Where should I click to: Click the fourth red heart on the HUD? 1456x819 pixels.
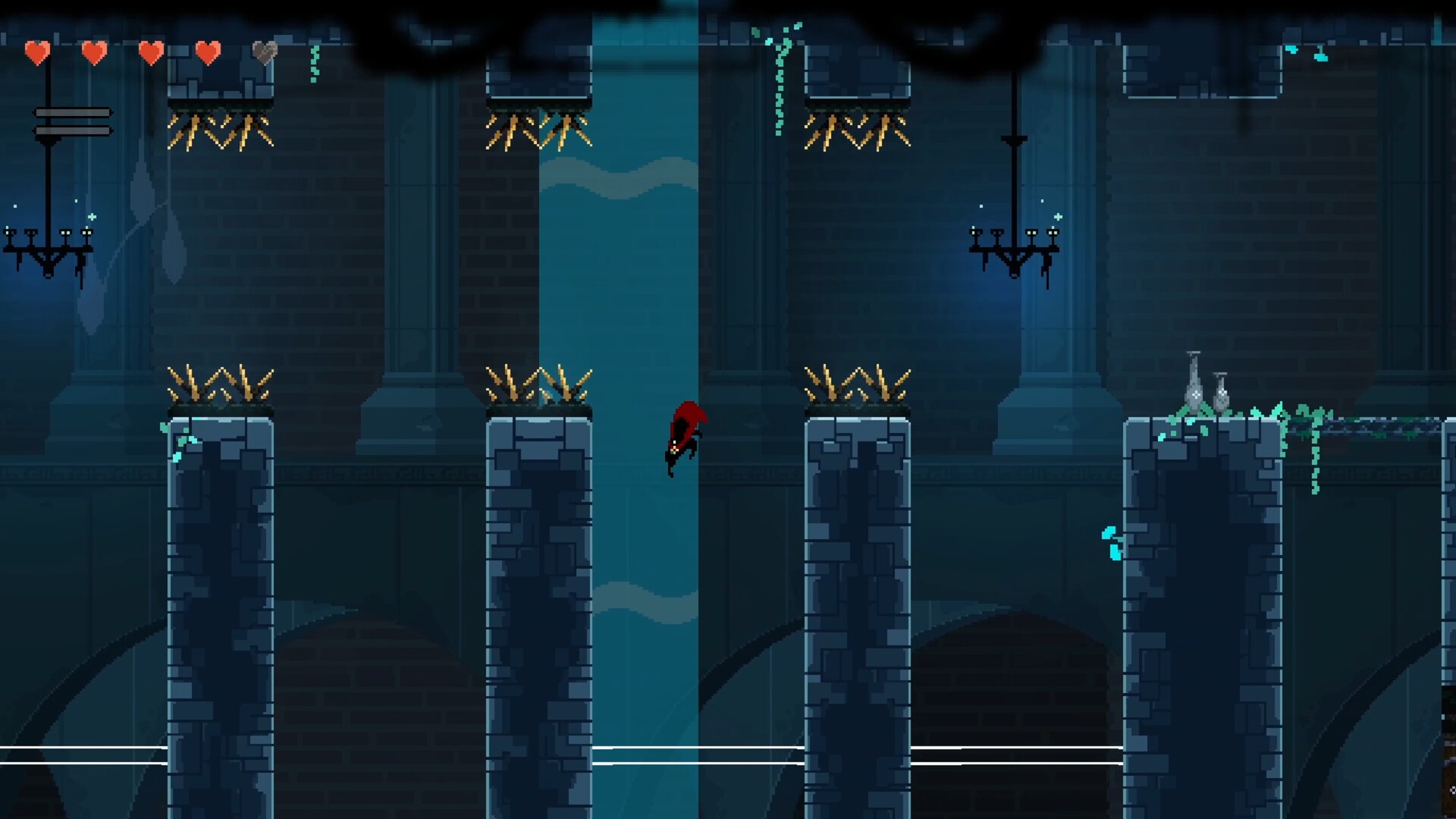(206, 53)
